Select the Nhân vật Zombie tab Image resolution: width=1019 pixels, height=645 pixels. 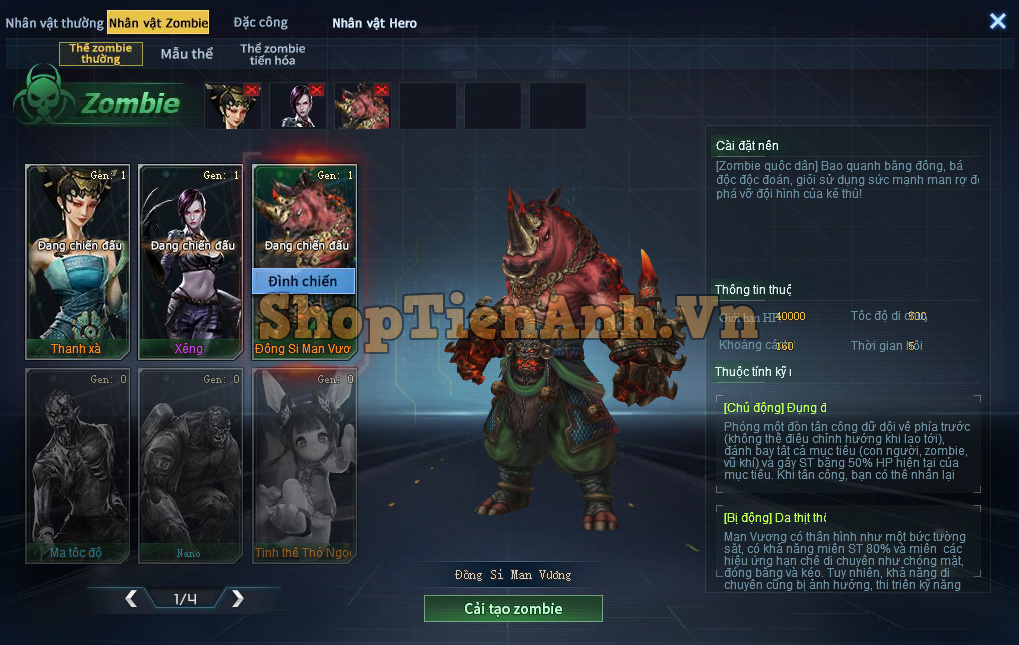pos(158,23)
